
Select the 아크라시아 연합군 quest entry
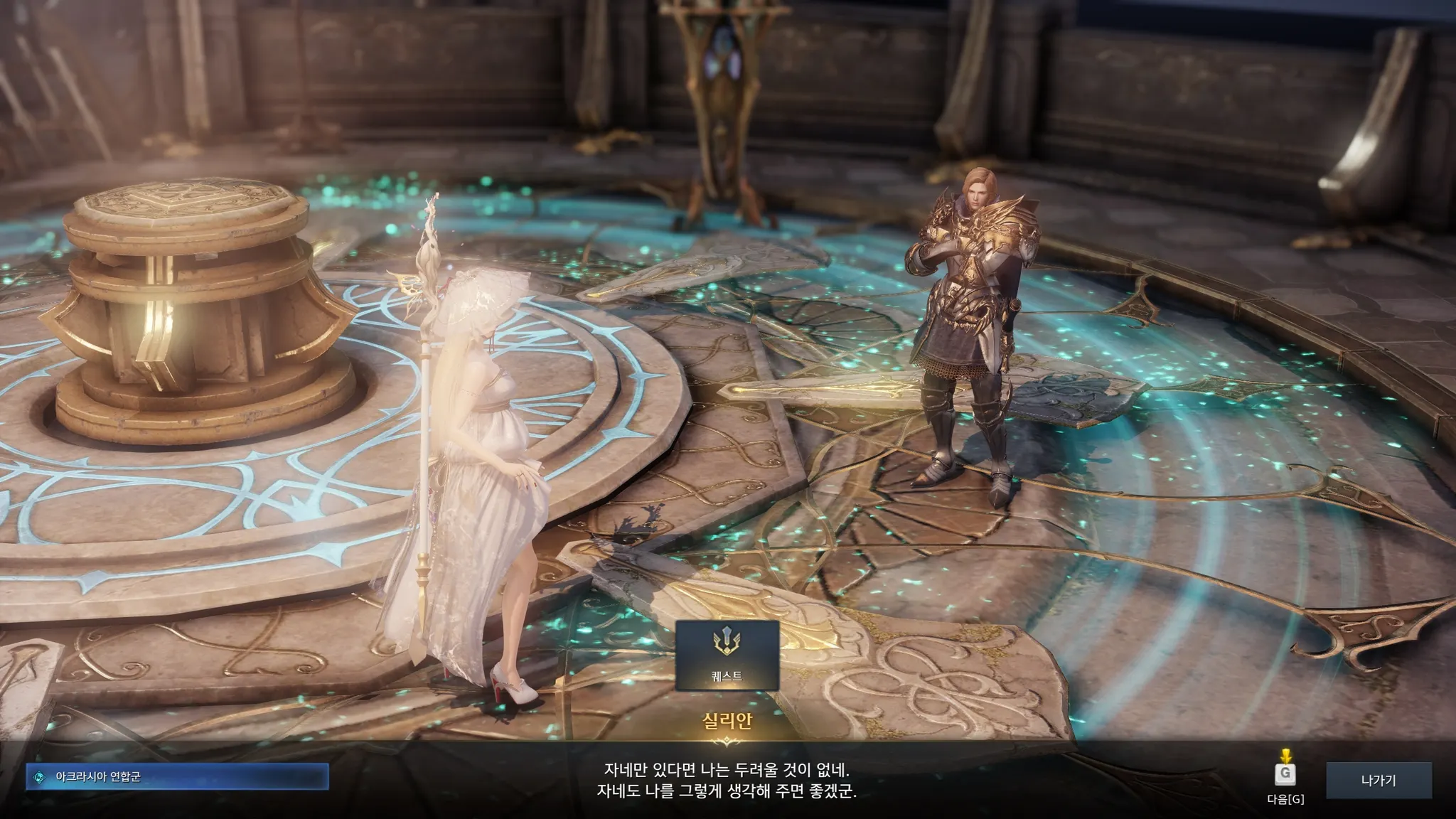pos(178,777)
